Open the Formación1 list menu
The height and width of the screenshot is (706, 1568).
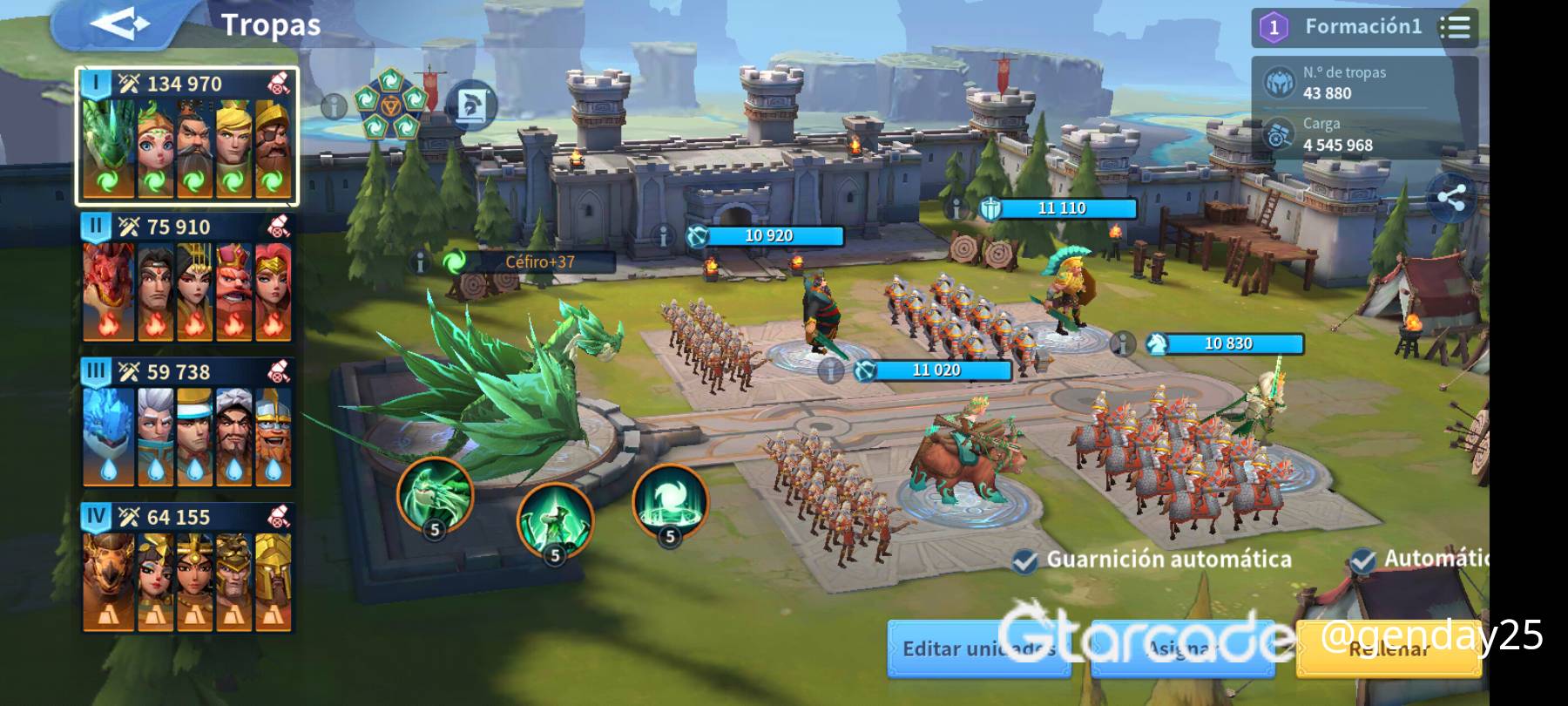tap(1455, 27)
